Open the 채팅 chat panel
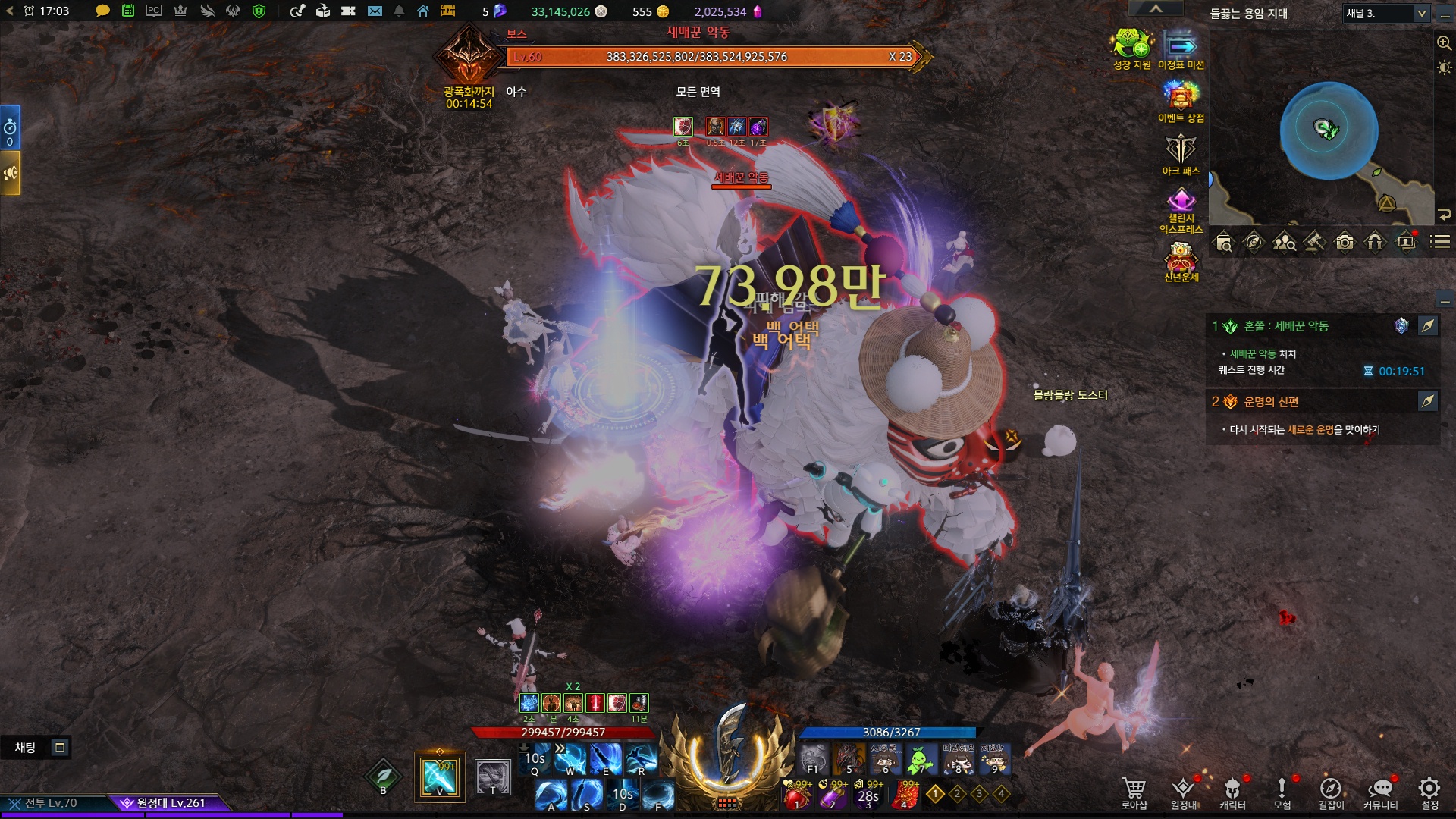 point(26,748)
